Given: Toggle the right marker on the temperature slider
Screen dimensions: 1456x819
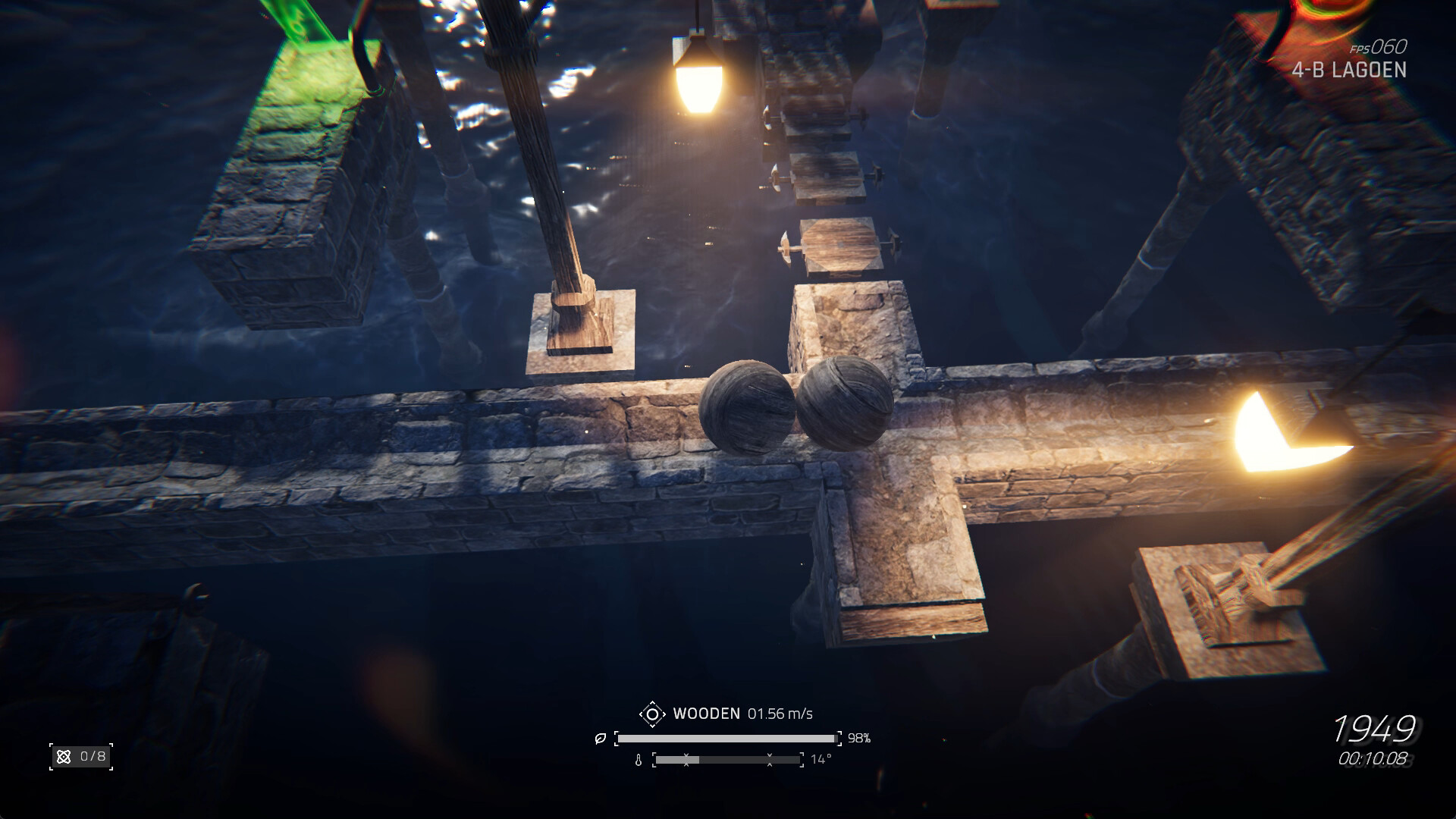Looking at the screenshot, I should pyautogui.click(x=770, y=759).
